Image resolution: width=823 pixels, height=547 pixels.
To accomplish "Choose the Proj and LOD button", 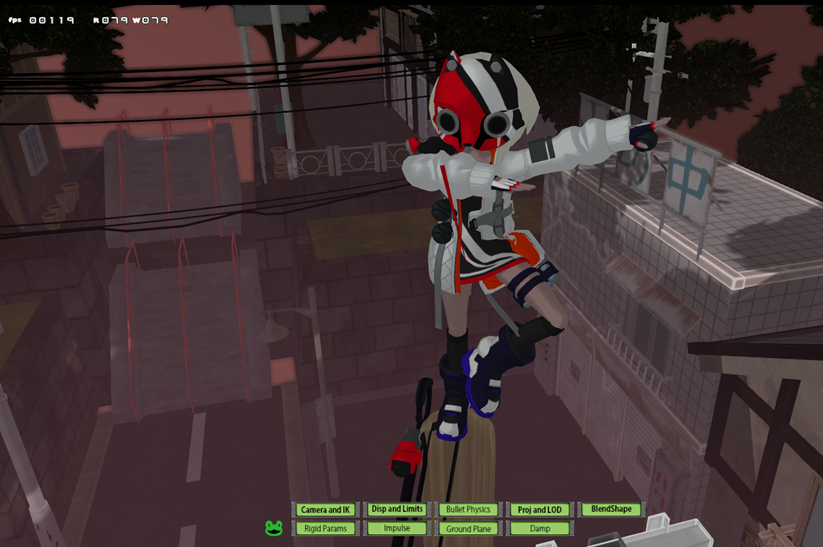I will coord(540,510).
